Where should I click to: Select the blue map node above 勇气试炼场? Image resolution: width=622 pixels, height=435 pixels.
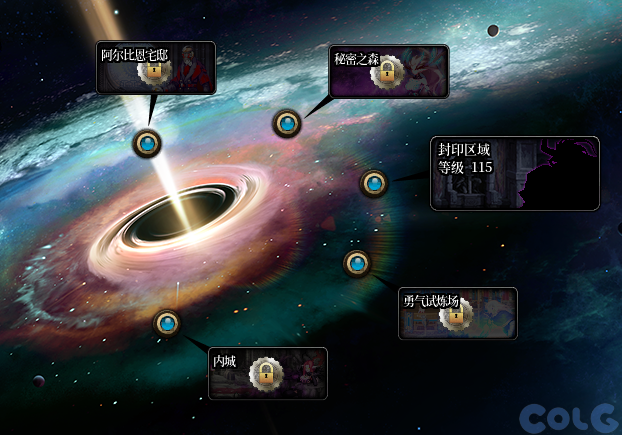pos(357,264)
